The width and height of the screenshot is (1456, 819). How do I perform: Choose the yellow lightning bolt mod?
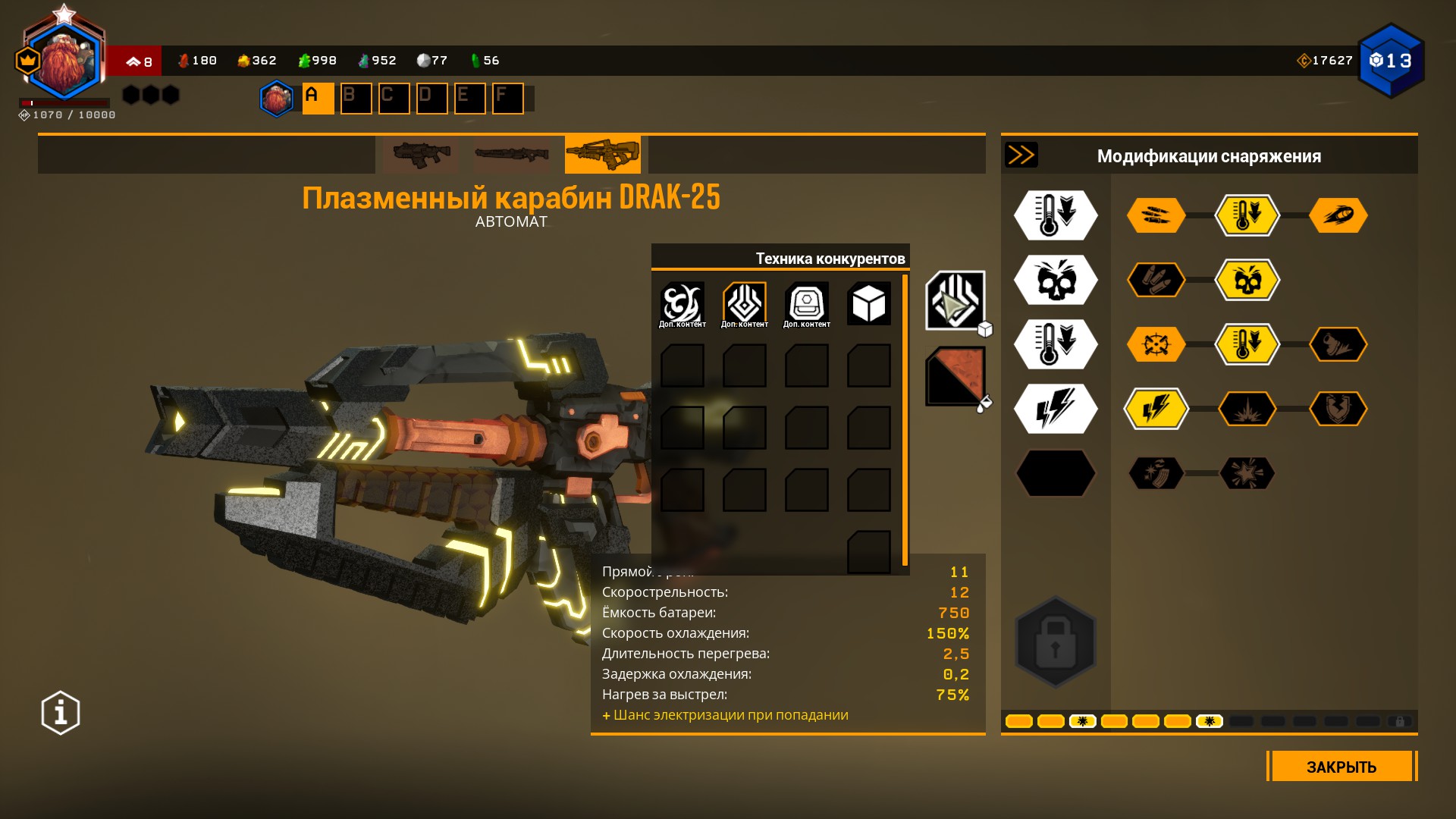(x=1156, y=409)
